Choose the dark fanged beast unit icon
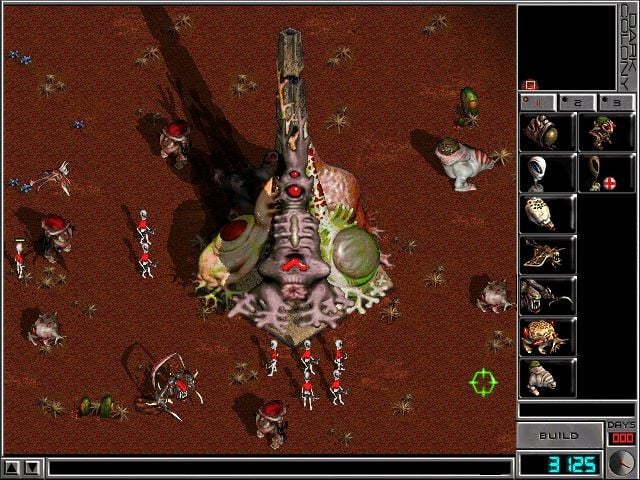The height and width of the screenshot is (480, 640). (547, 296)
